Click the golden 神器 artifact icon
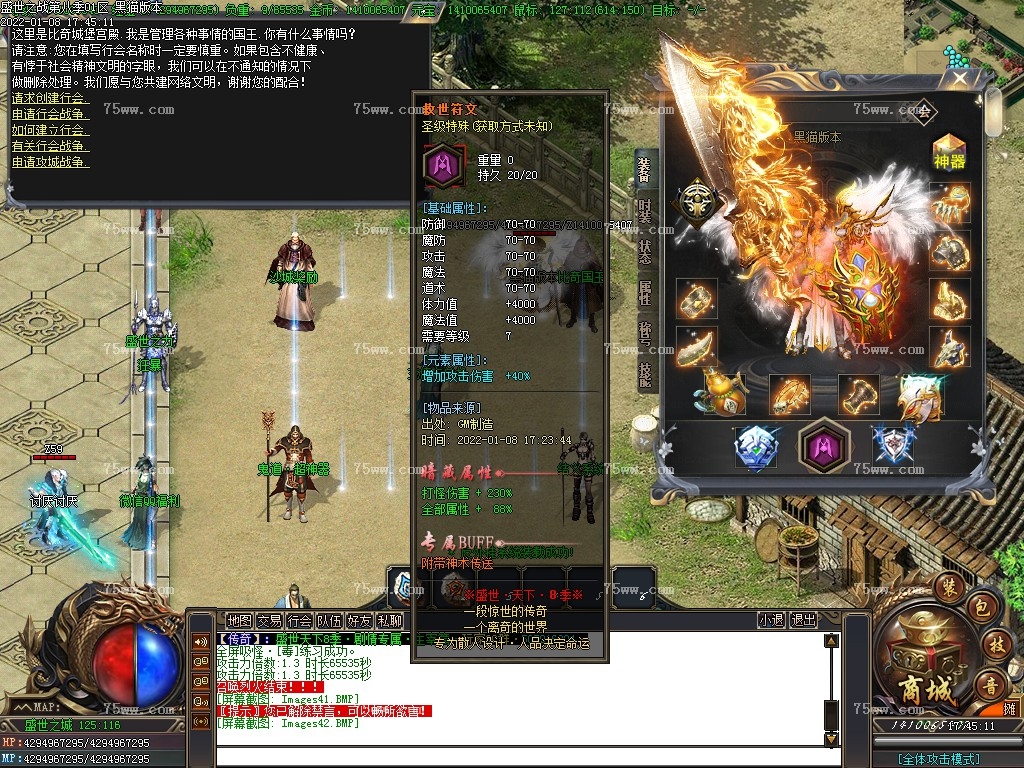The width and height of the screenshot is (1024, 768). coord(949,151)
